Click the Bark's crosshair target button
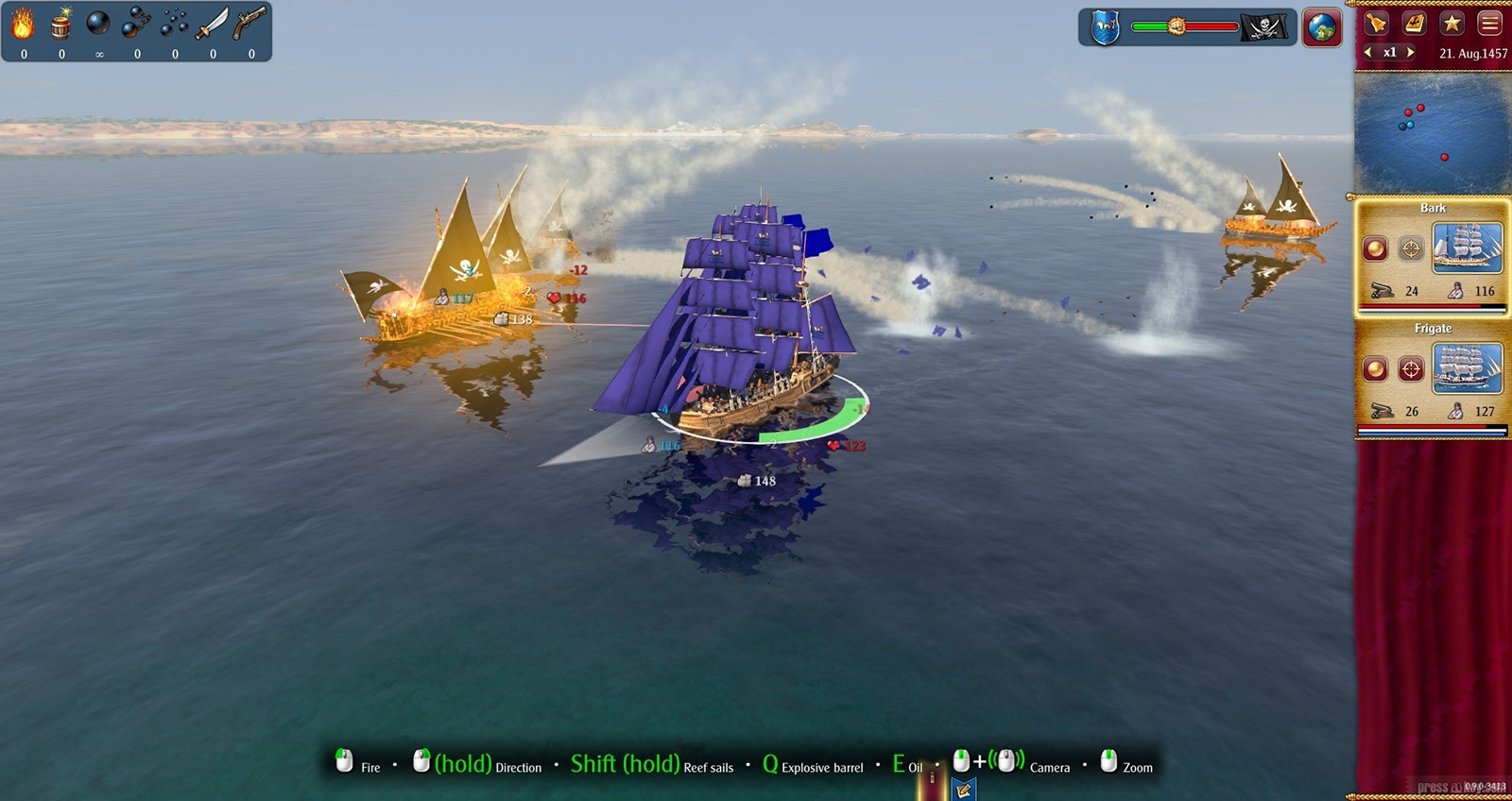The width and height of the screenshot is (1512, 801). point(1411,248)
